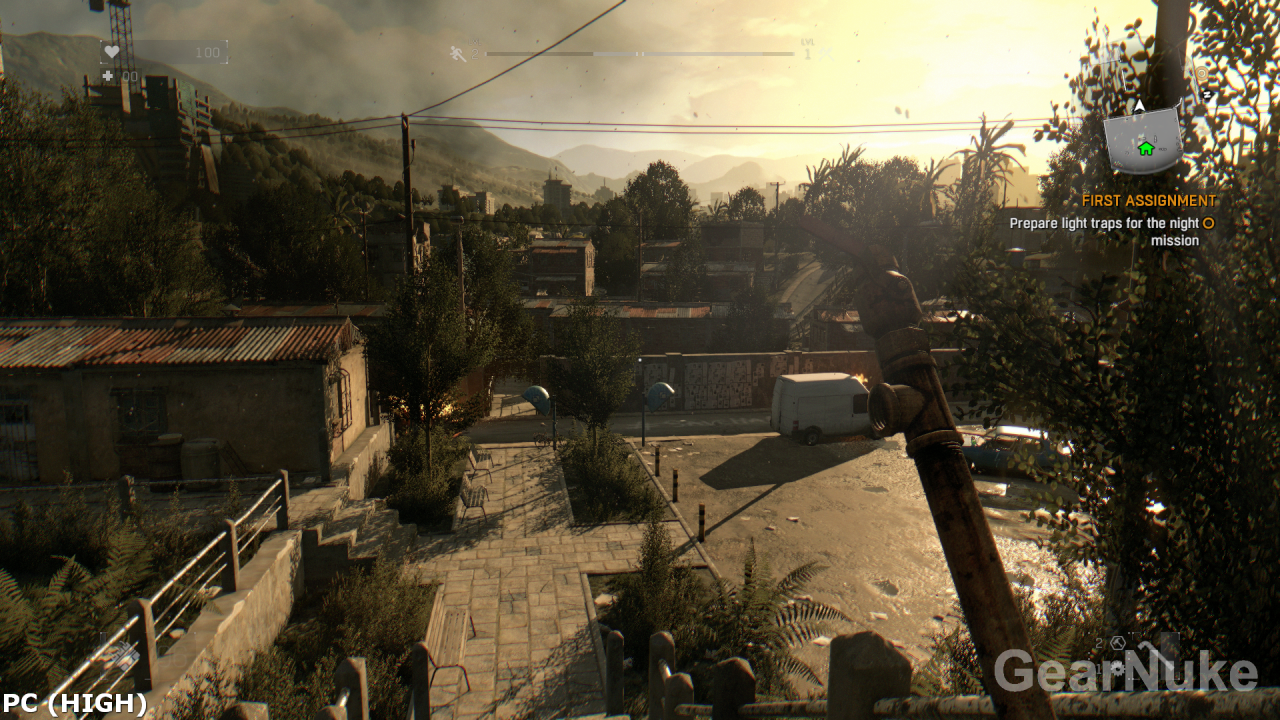This screenshot has width=1280, height=720.
Task: Expand the minimap display
Action: pos(1140,140)
